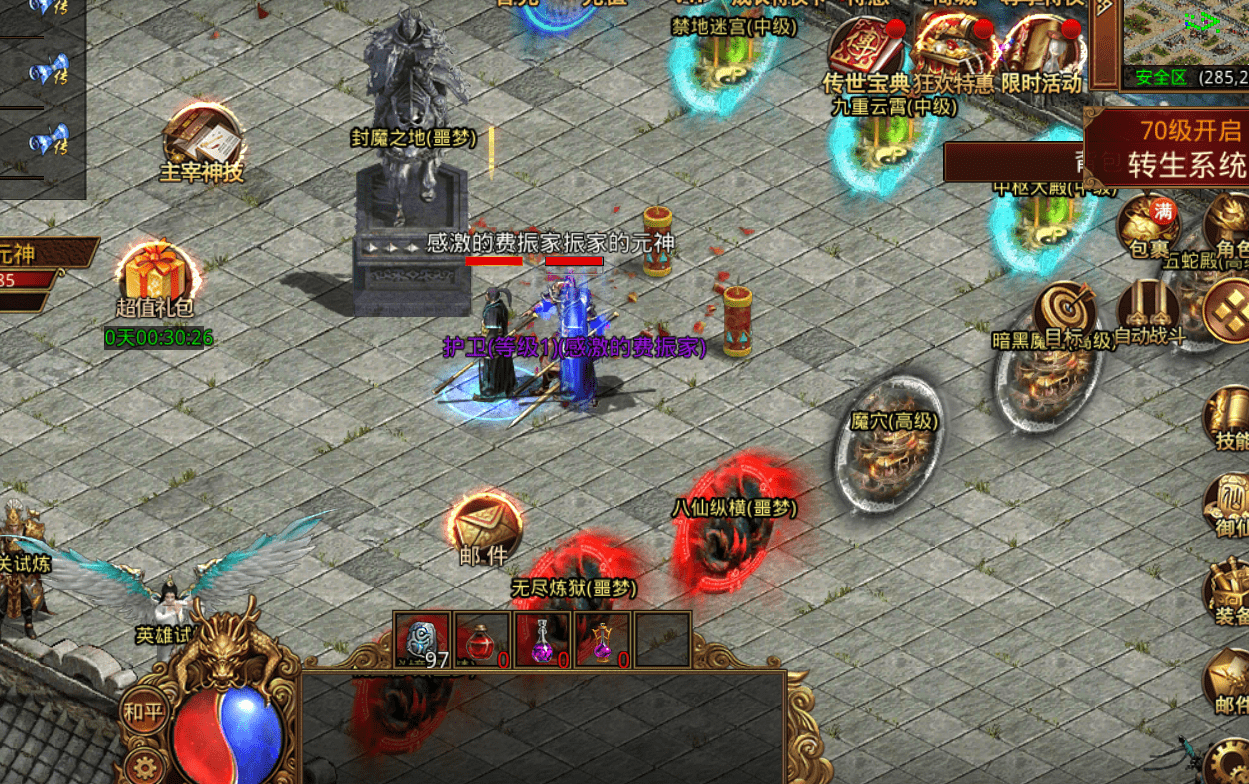This screenshot has height=784, width=1249.
Task: Open the 包裹 inventory bag
Action: 1148,224
